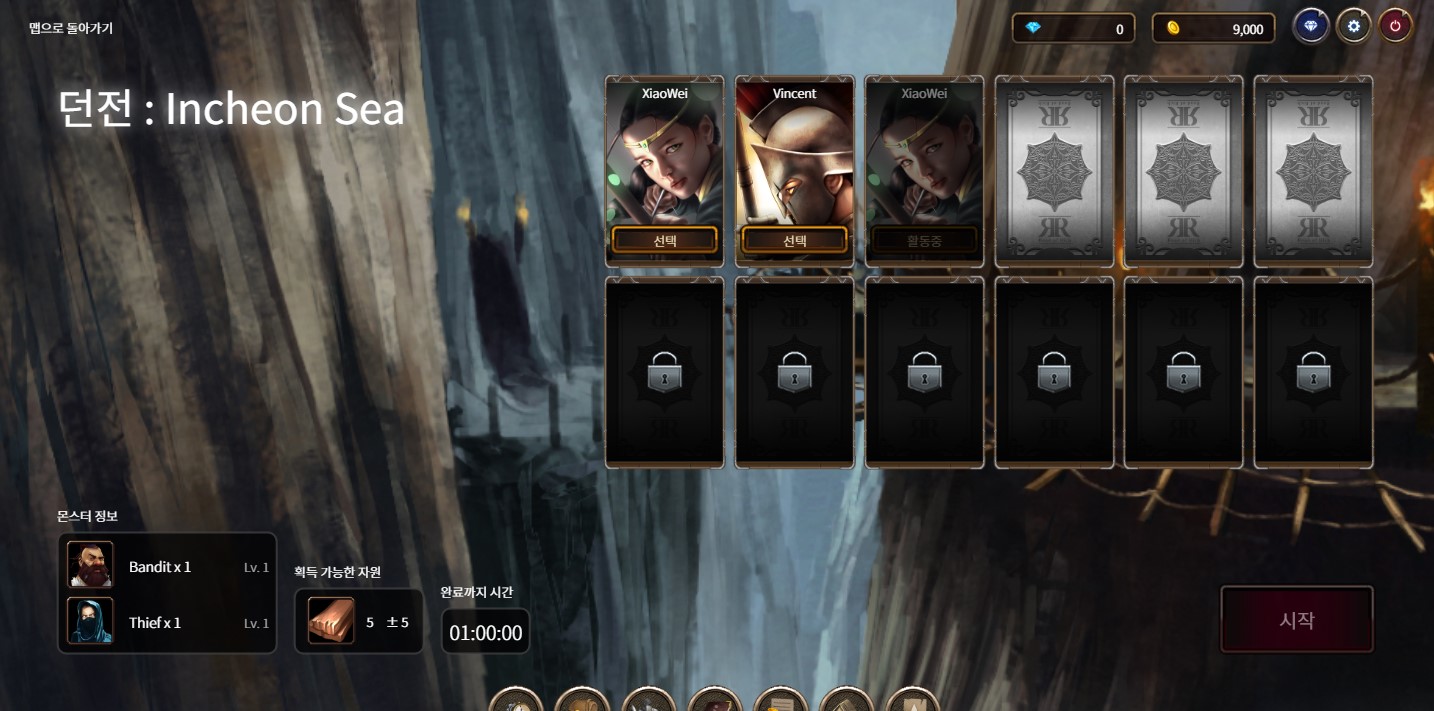Pick the Vincent helmeted warrior card portrait
This screenshot has width=1434, height=711.
click(794, 160)
